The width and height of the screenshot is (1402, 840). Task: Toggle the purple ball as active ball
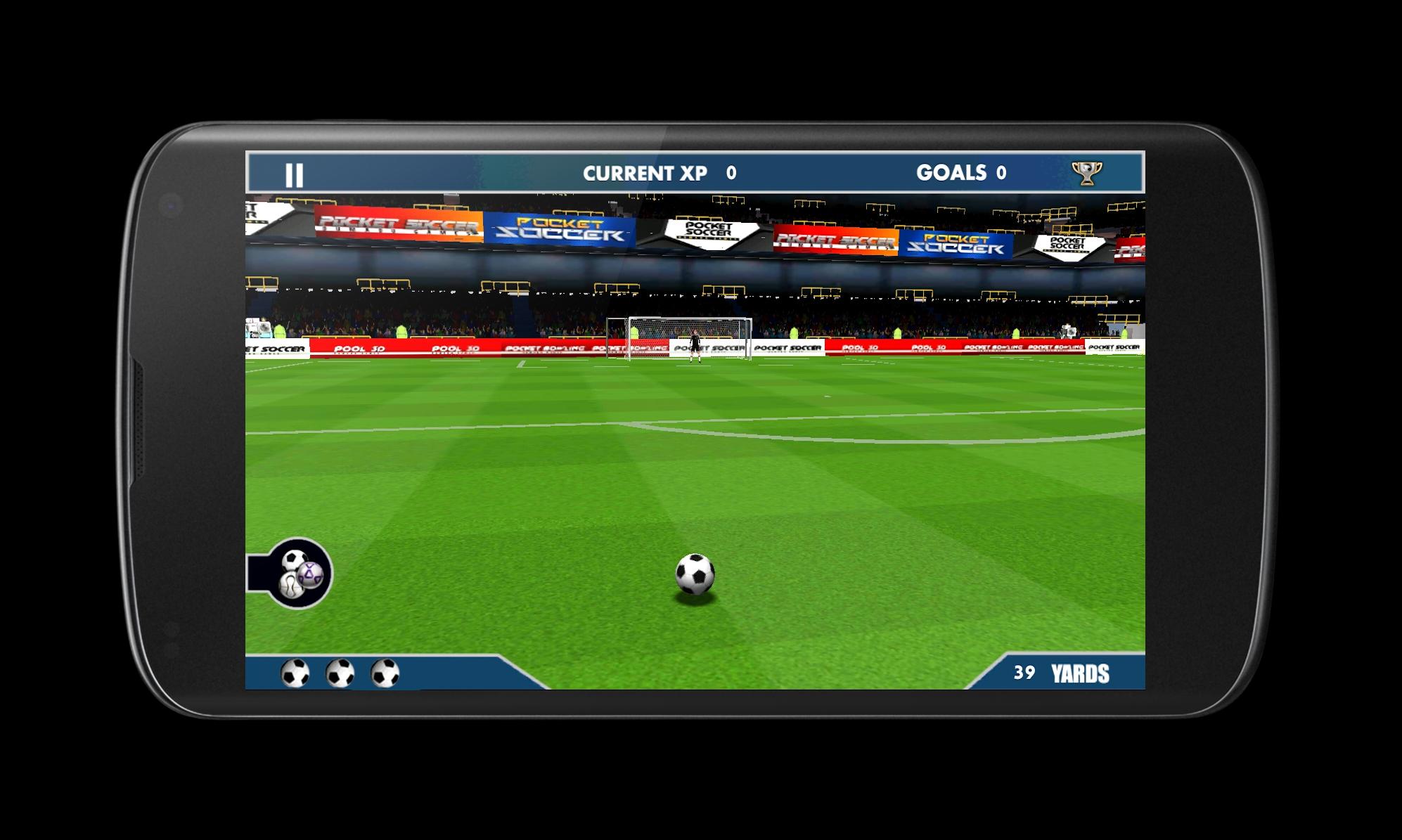click(310, 576)
